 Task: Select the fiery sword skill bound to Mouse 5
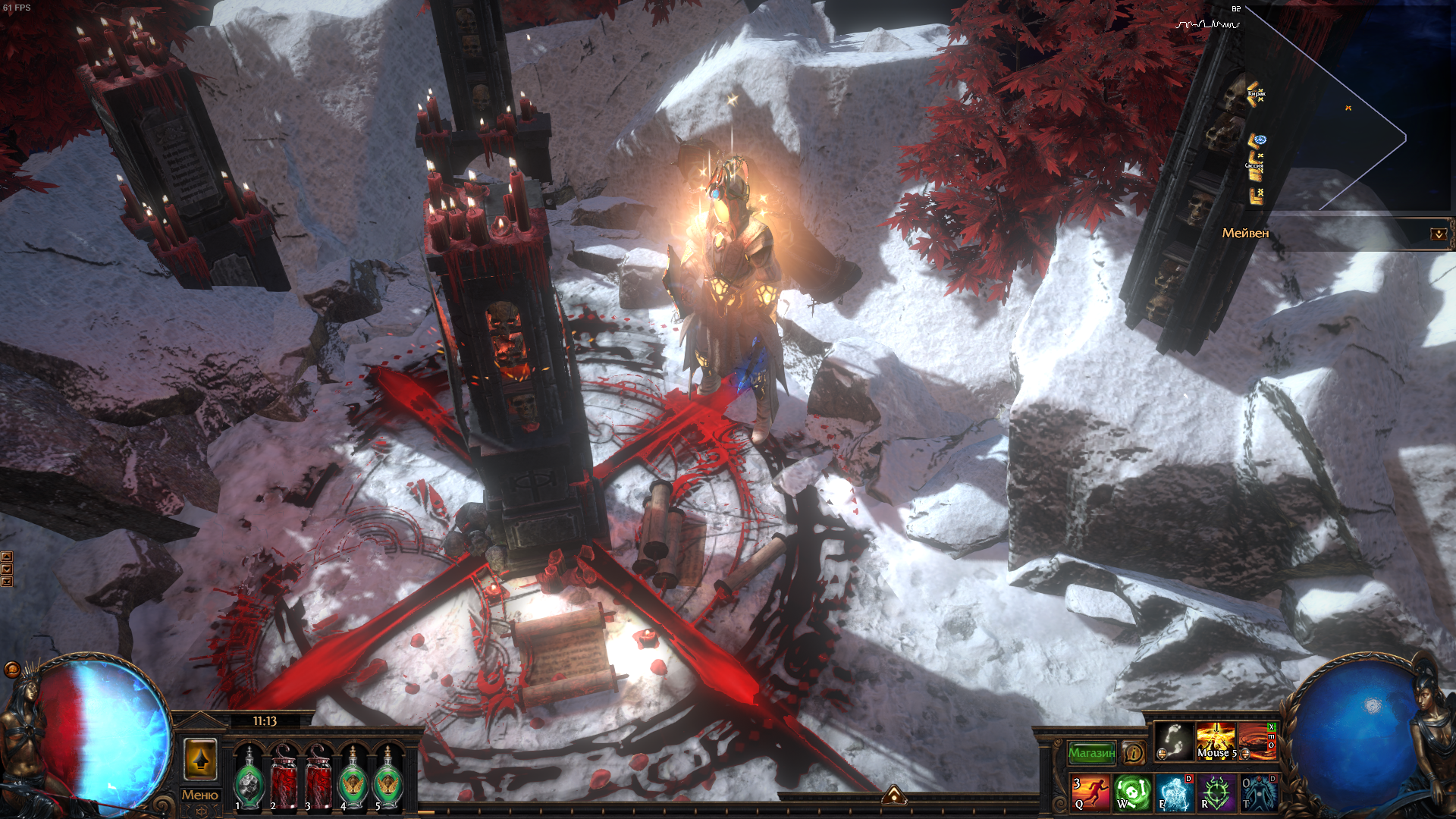point(1216,741)
